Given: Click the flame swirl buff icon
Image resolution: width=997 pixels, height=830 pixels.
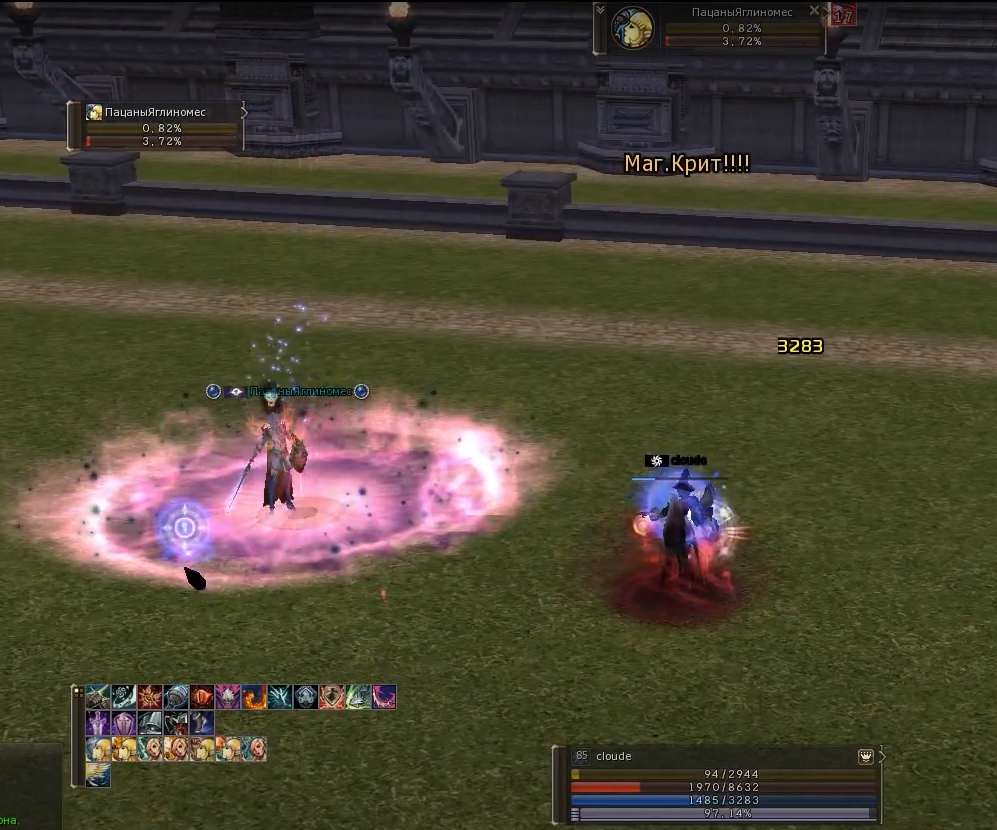Looking at the screenshot, I should point(254,697).
